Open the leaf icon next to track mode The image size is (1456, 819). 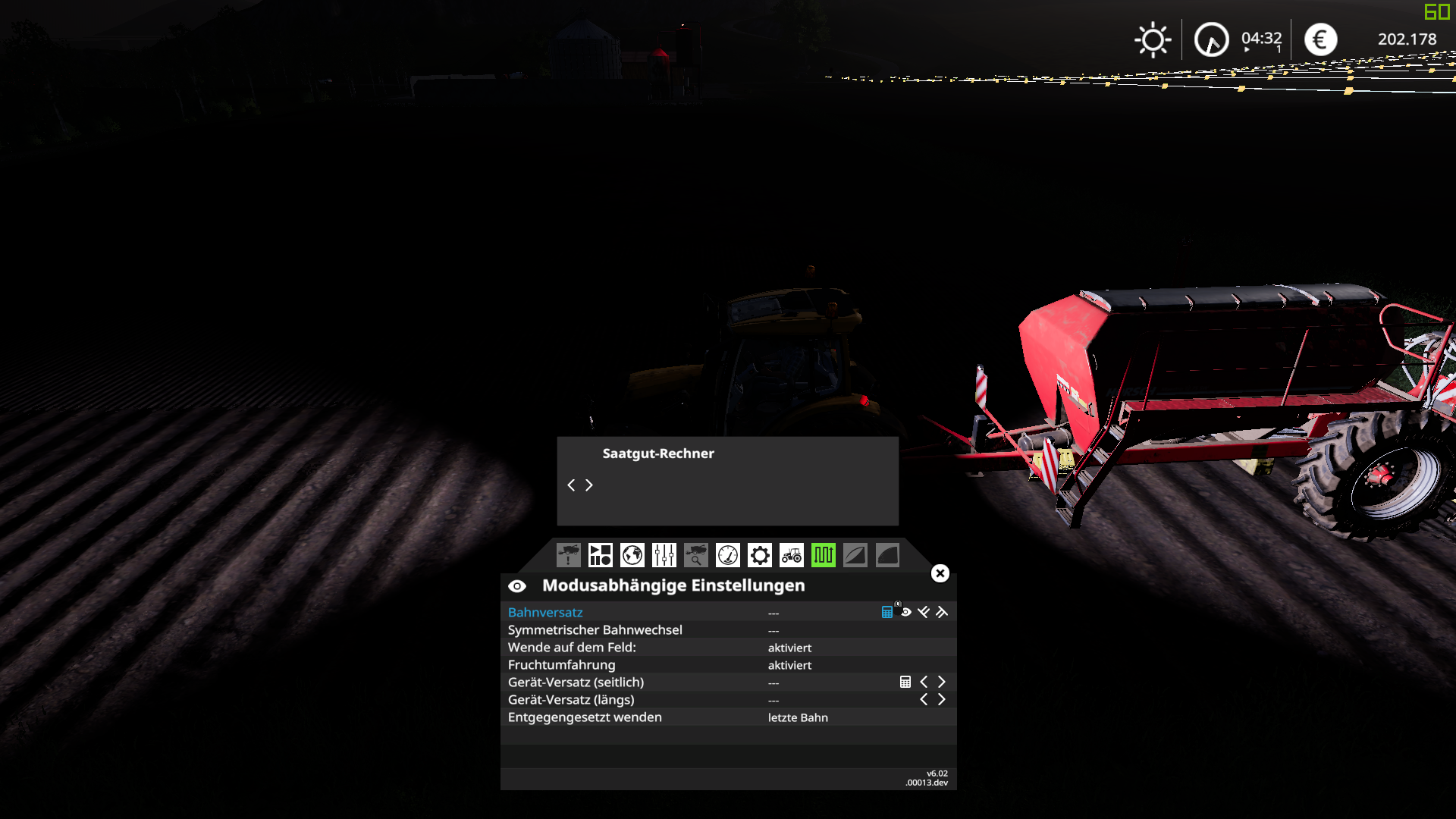pyautogui.click(x=855, y=555)
